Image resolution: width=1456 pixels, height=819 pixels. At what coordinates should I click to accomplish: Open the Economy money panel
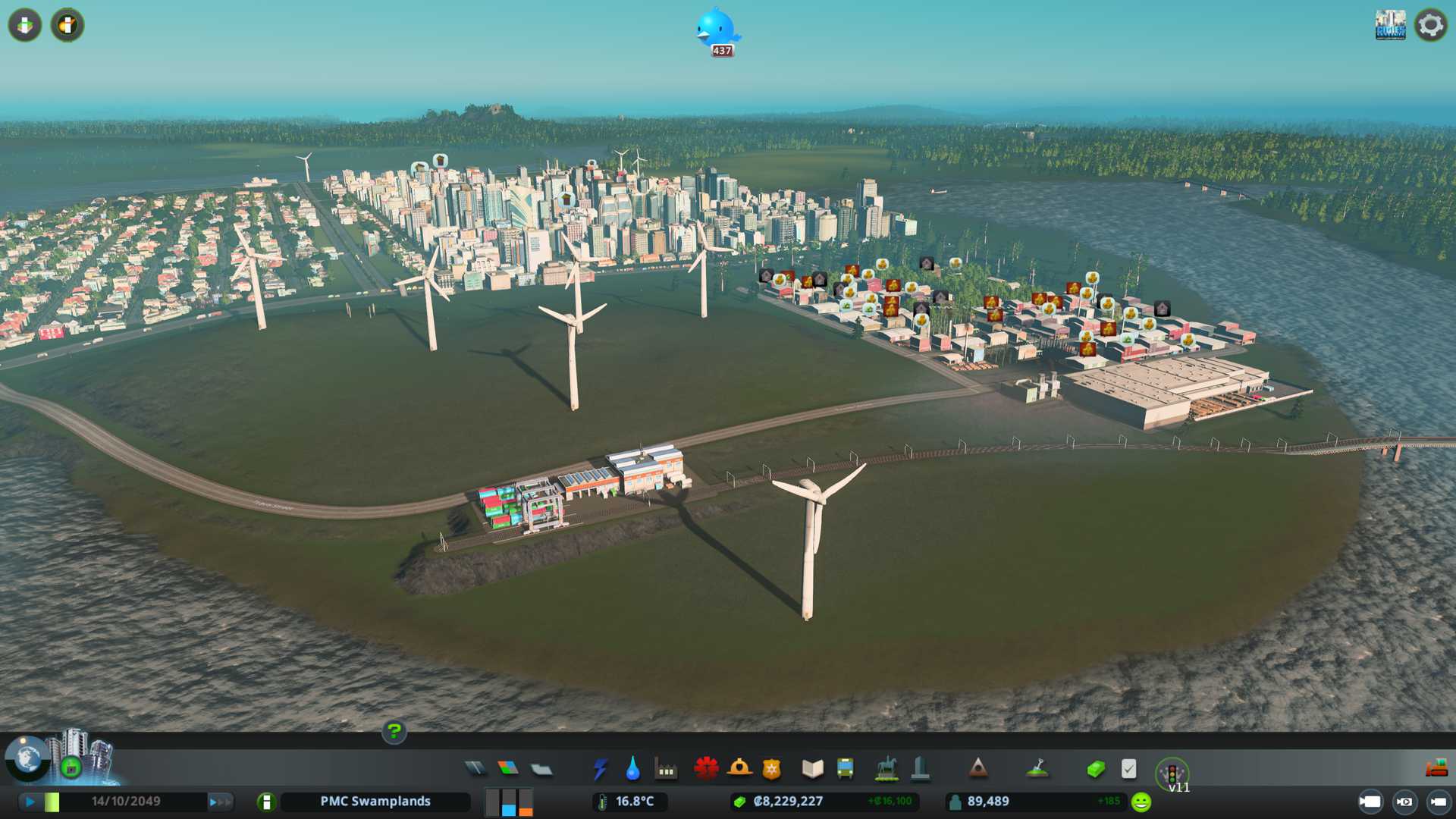point(1095,769)
